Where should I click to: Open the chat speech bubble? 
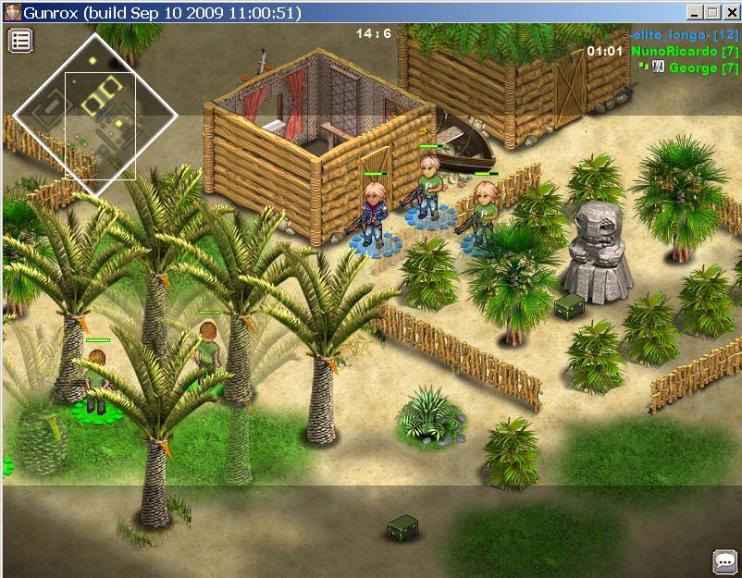click(x=724, y=561)
